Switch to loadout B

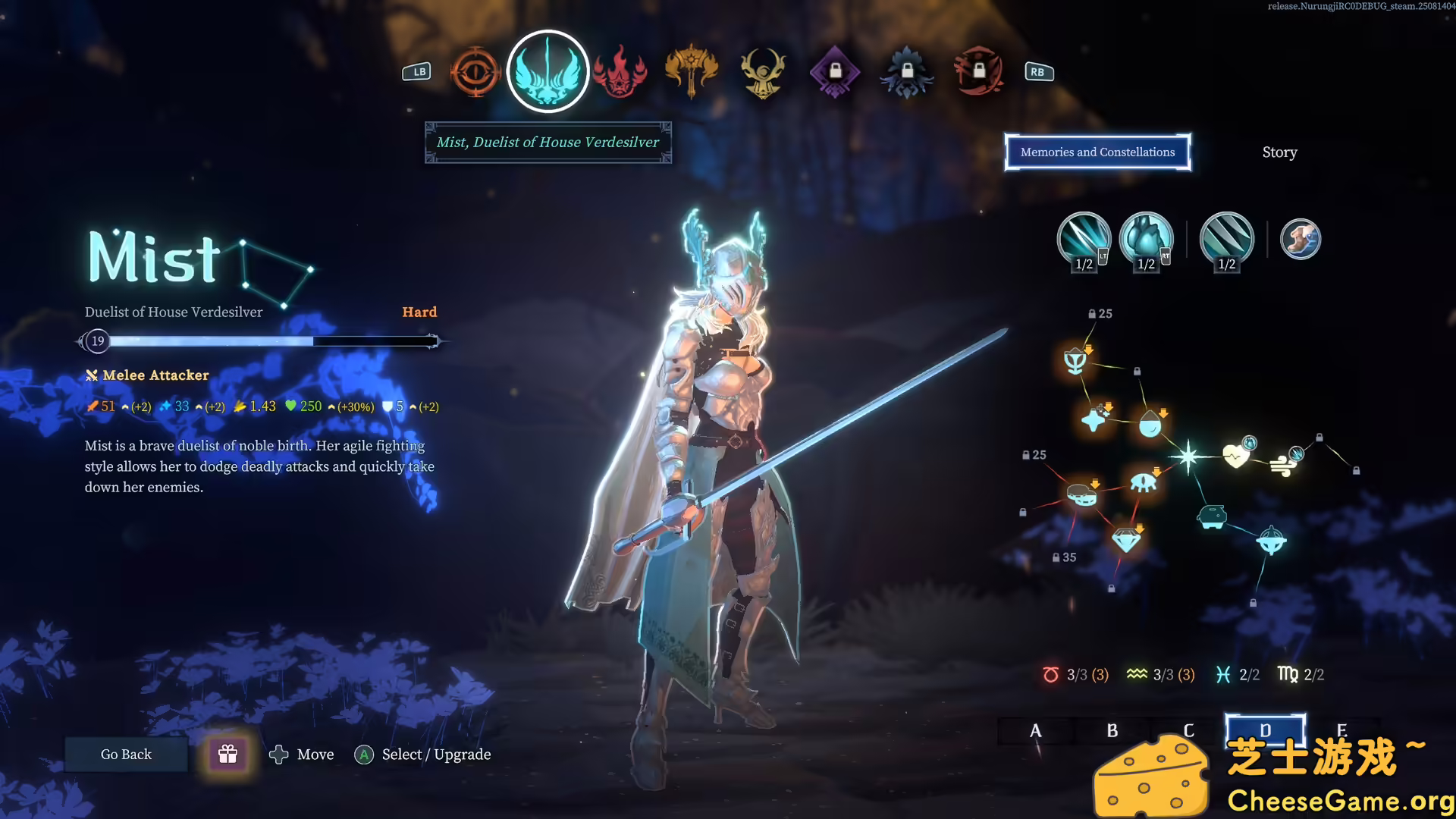click(1112, 731)
